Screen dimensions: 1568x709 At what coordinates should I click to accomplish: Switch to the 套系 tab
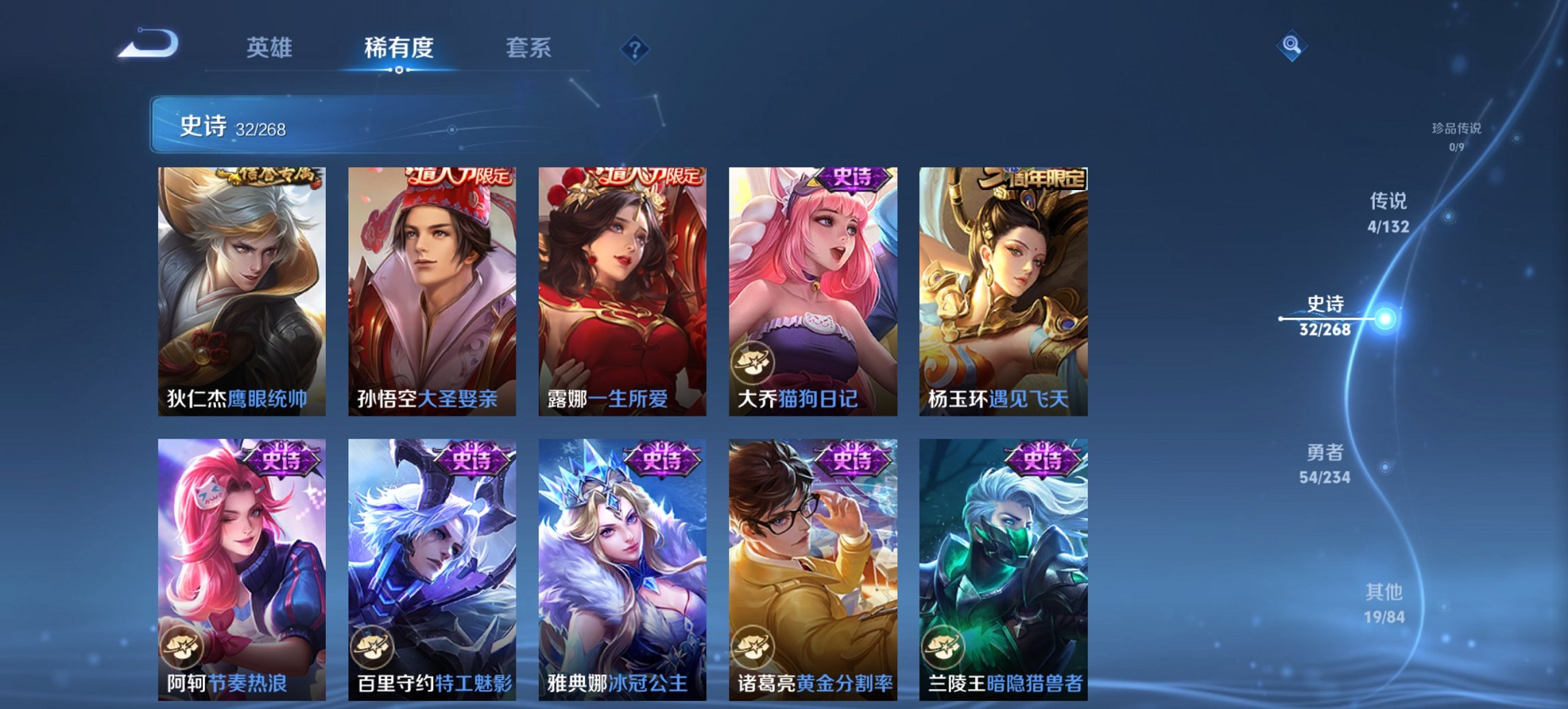[527, 48]
